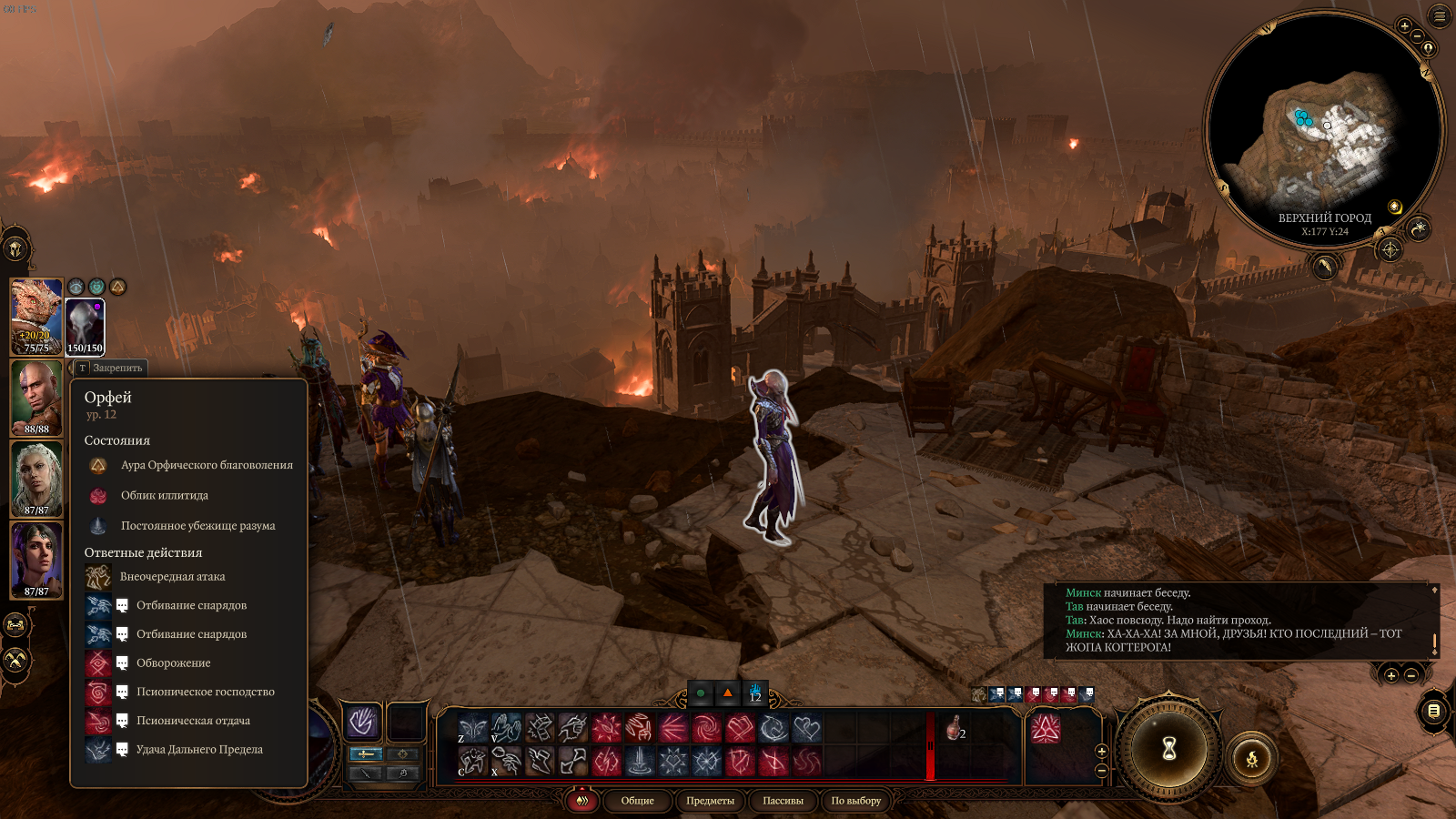1456x819 pixels.
Task: Open the minimap of Верхний город
Action: point(1324,127)
